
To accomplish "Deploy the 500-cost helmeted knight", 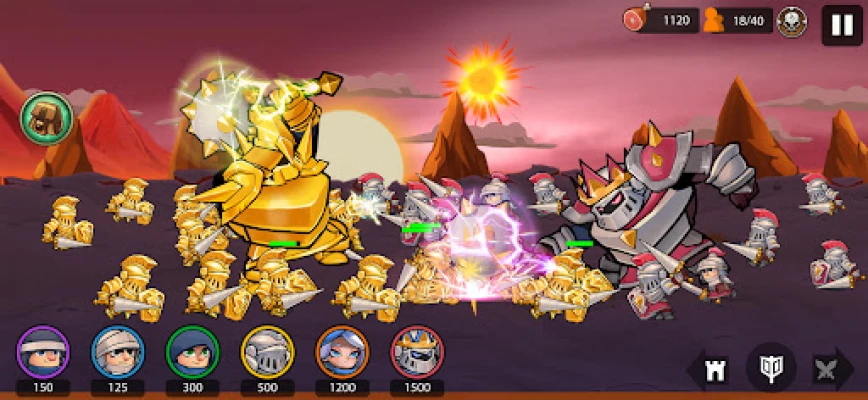I will pyautogui.click(x=267, y=352).
